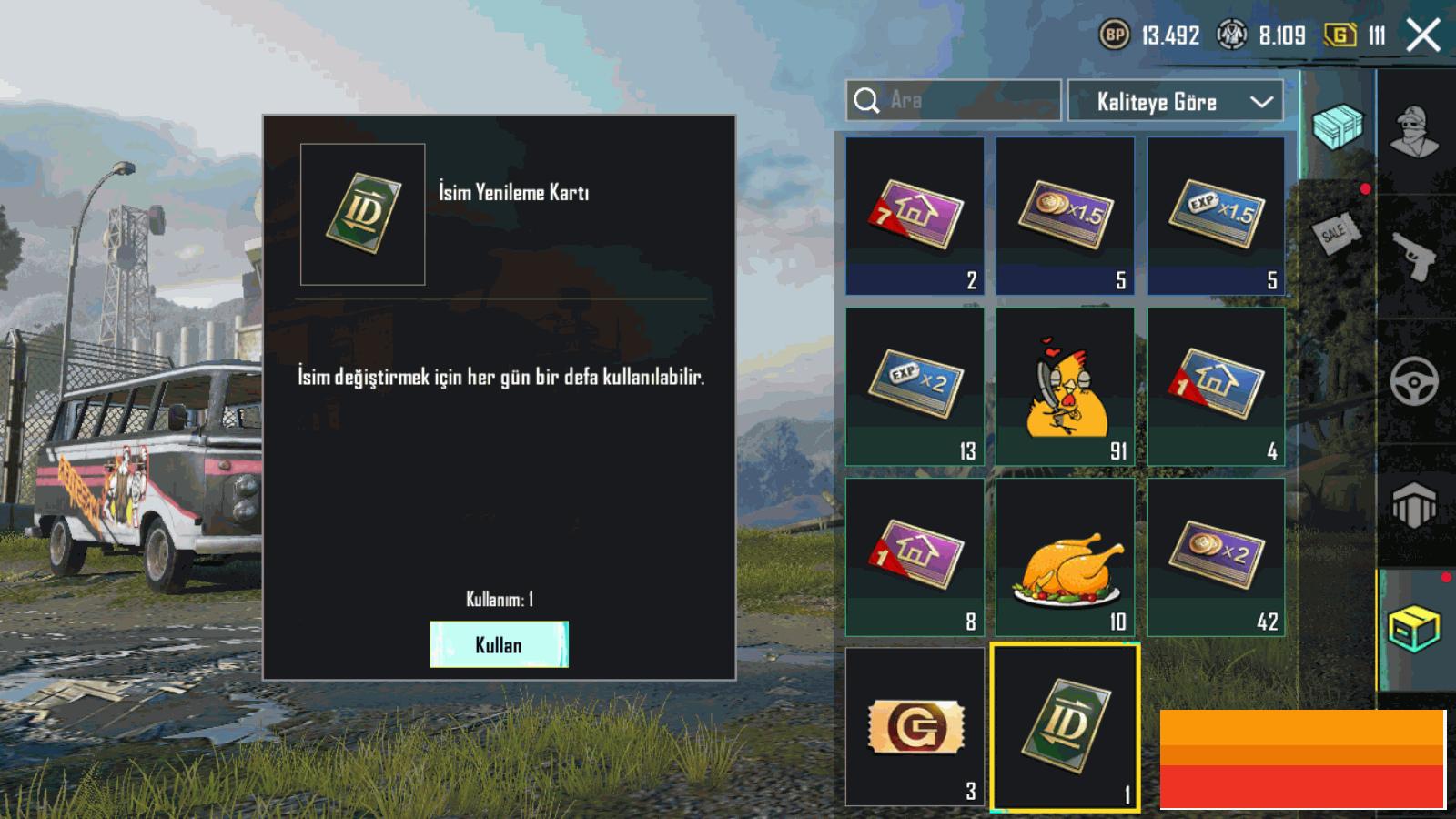Select the purple 7-day room card
Image resolution: width=1456 pixels, height=819 pixels.
[915, 217]
